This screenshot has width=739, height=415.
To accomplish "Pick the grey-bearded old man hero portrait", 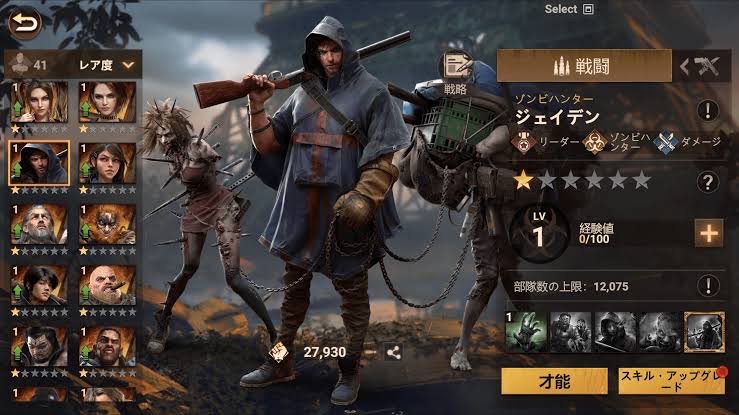I will 39,223.
